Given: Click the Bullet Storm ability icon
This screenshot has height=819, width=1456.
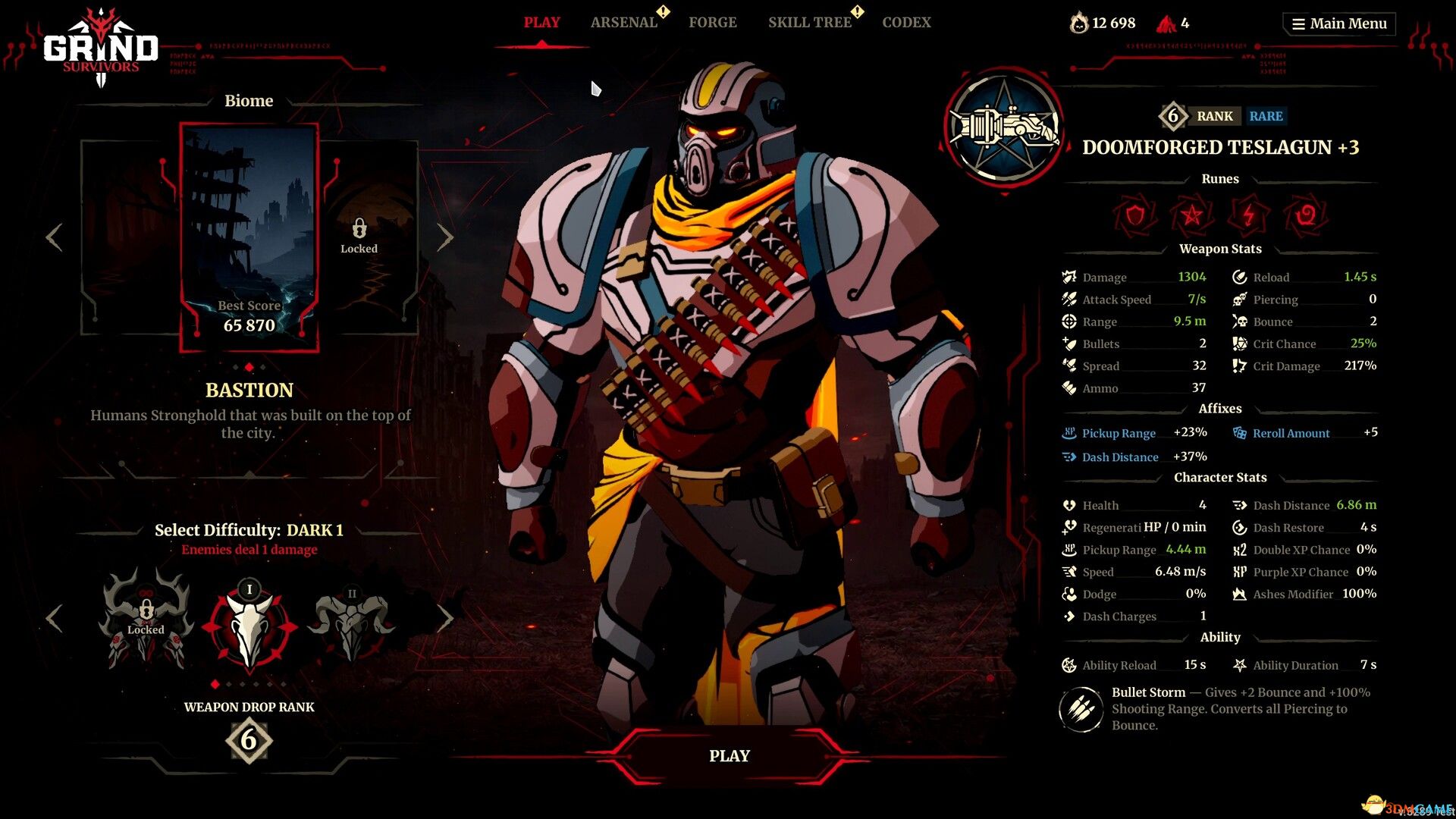Looking at the screenshot, I should point(1080,708).
